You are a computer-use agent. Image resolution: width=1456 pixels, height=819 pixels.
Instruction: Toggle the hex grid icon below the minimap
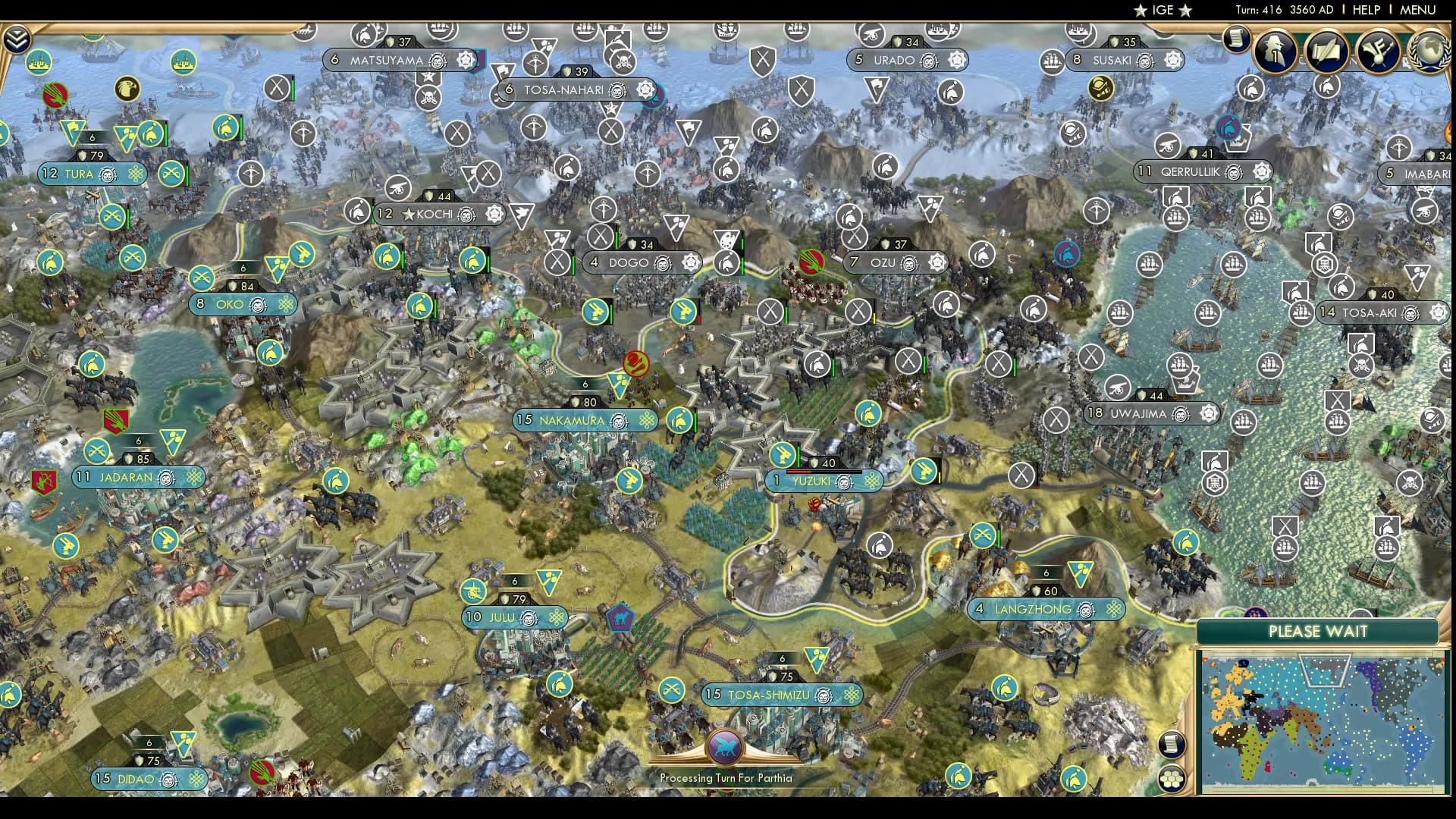(1172, 779)
